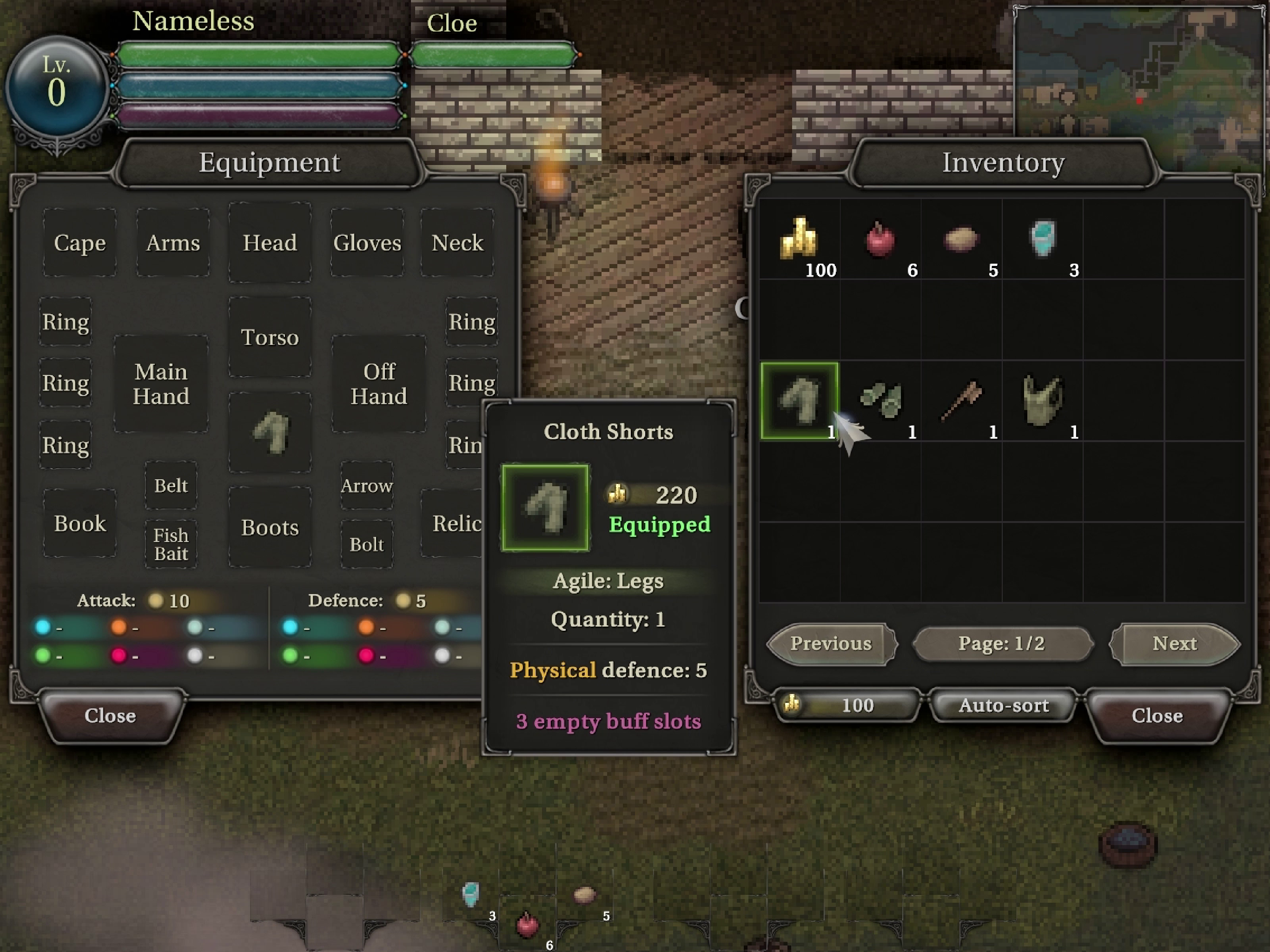Pick the red apple in the inventory grid
Viewport: 1270px width, 952px height.
[x=880, y=238]
